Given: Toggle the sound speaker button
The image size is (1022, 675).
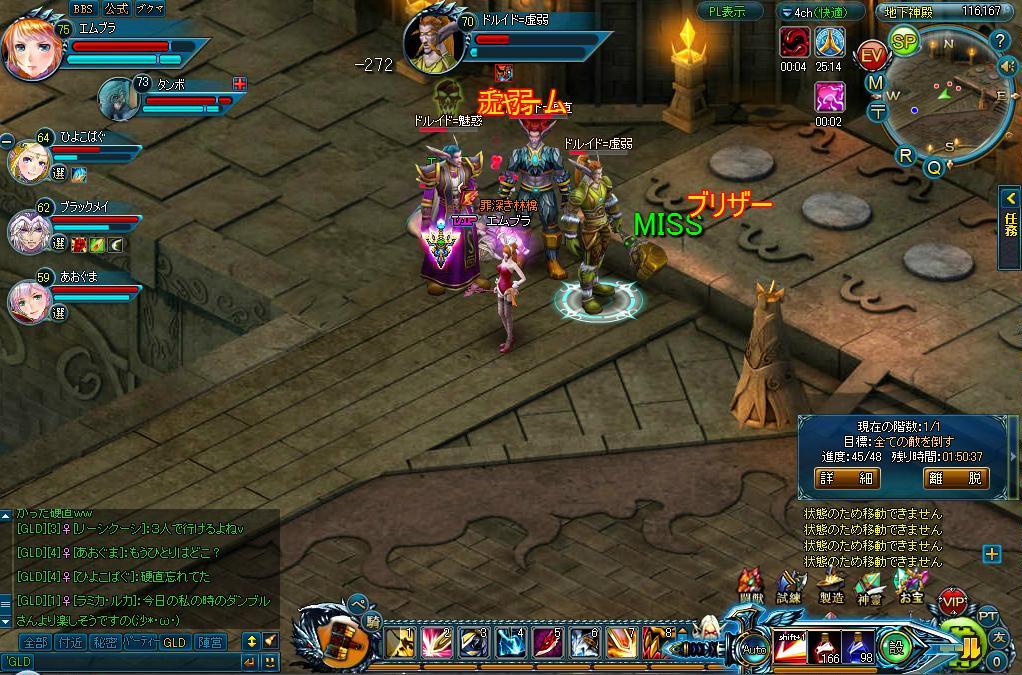Looking at the screenshot, I should 1007,66.
